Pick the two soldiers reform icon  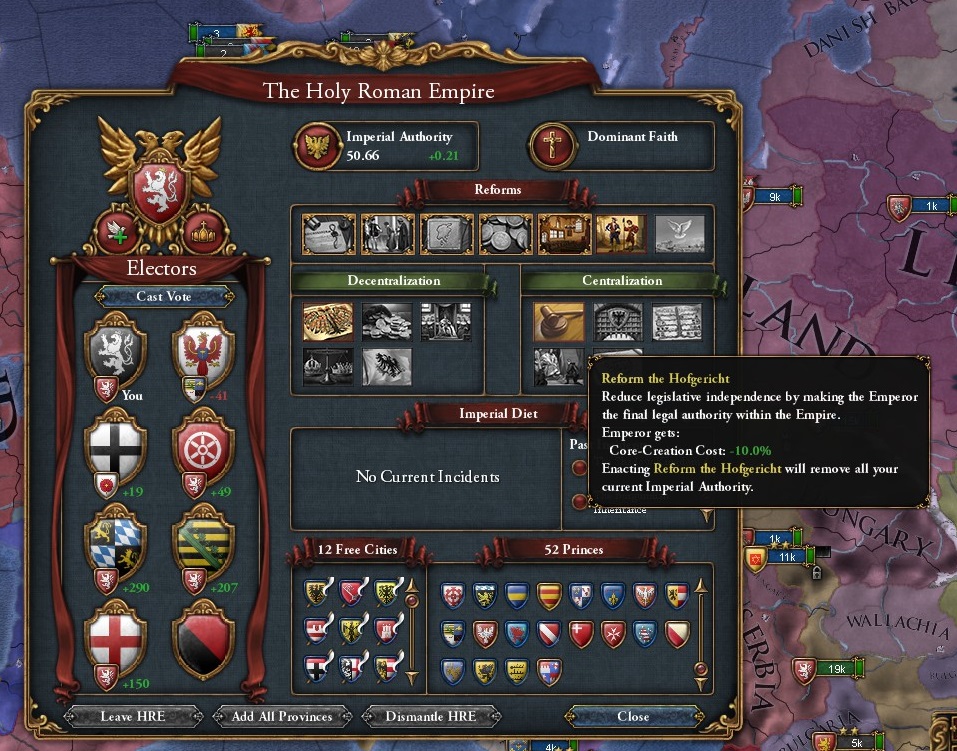pos(622,234)
